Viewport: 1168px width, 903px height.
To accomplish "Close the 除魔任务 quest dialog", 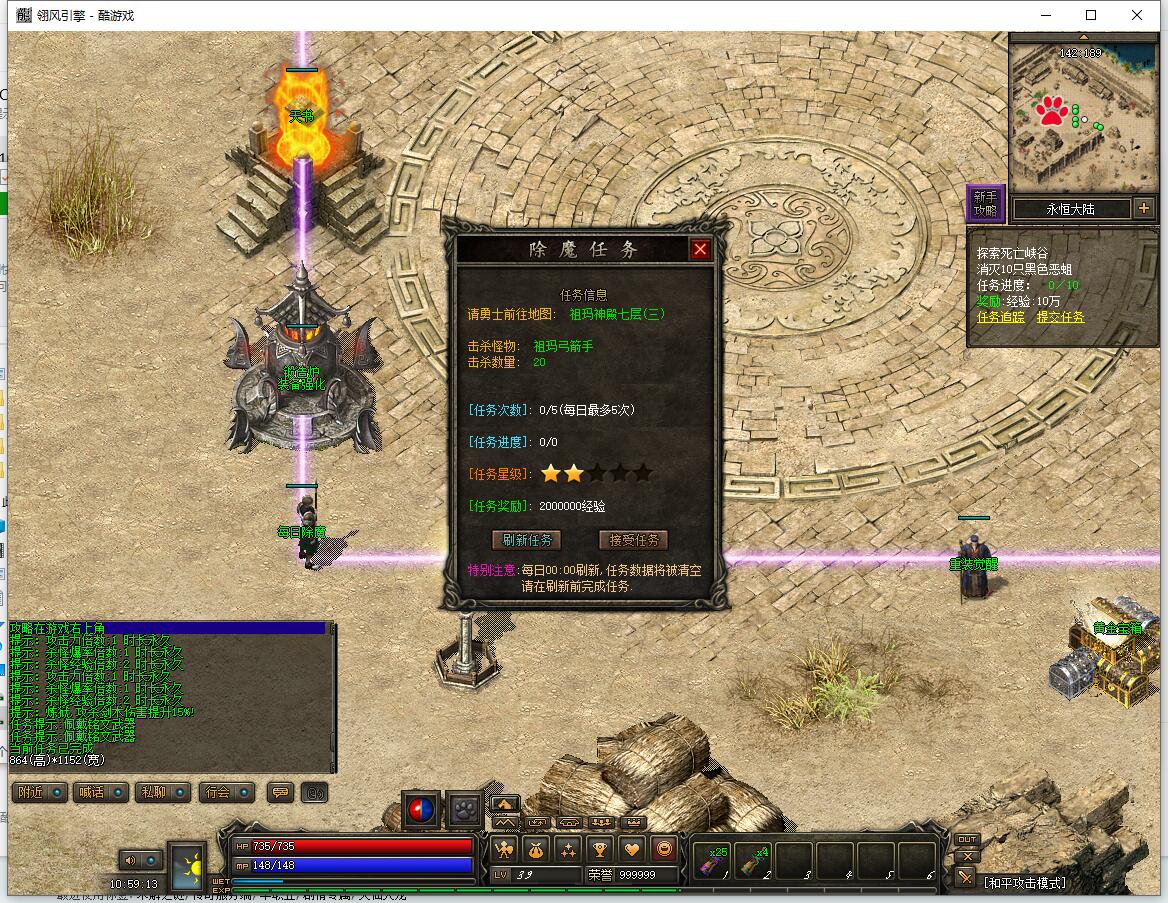I will [x=700, y=249].
